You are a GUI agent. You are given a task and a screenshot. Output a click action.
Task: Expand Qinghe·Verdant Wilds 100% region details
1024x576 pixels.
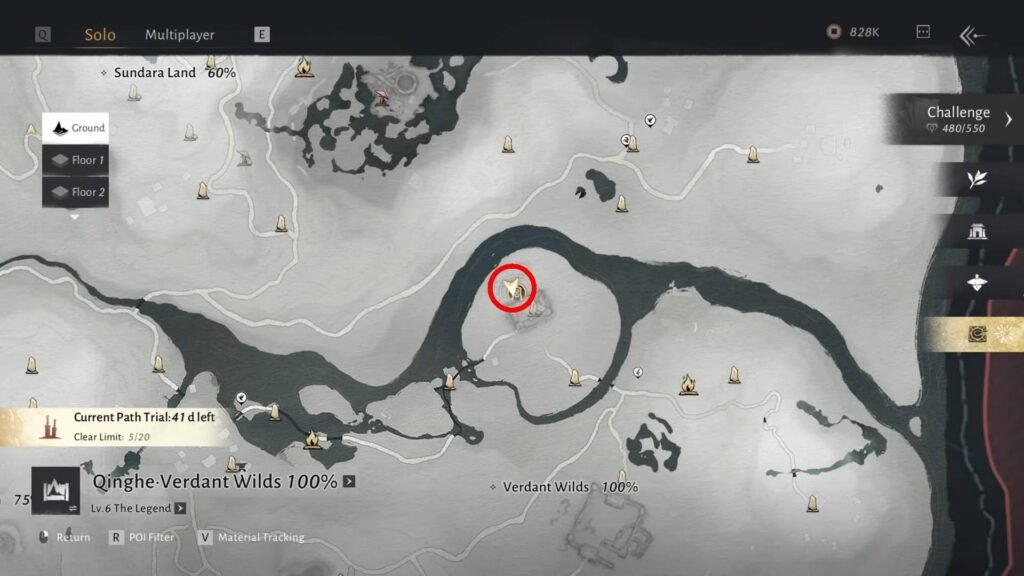pyautogui.click(x=349, y=482)
